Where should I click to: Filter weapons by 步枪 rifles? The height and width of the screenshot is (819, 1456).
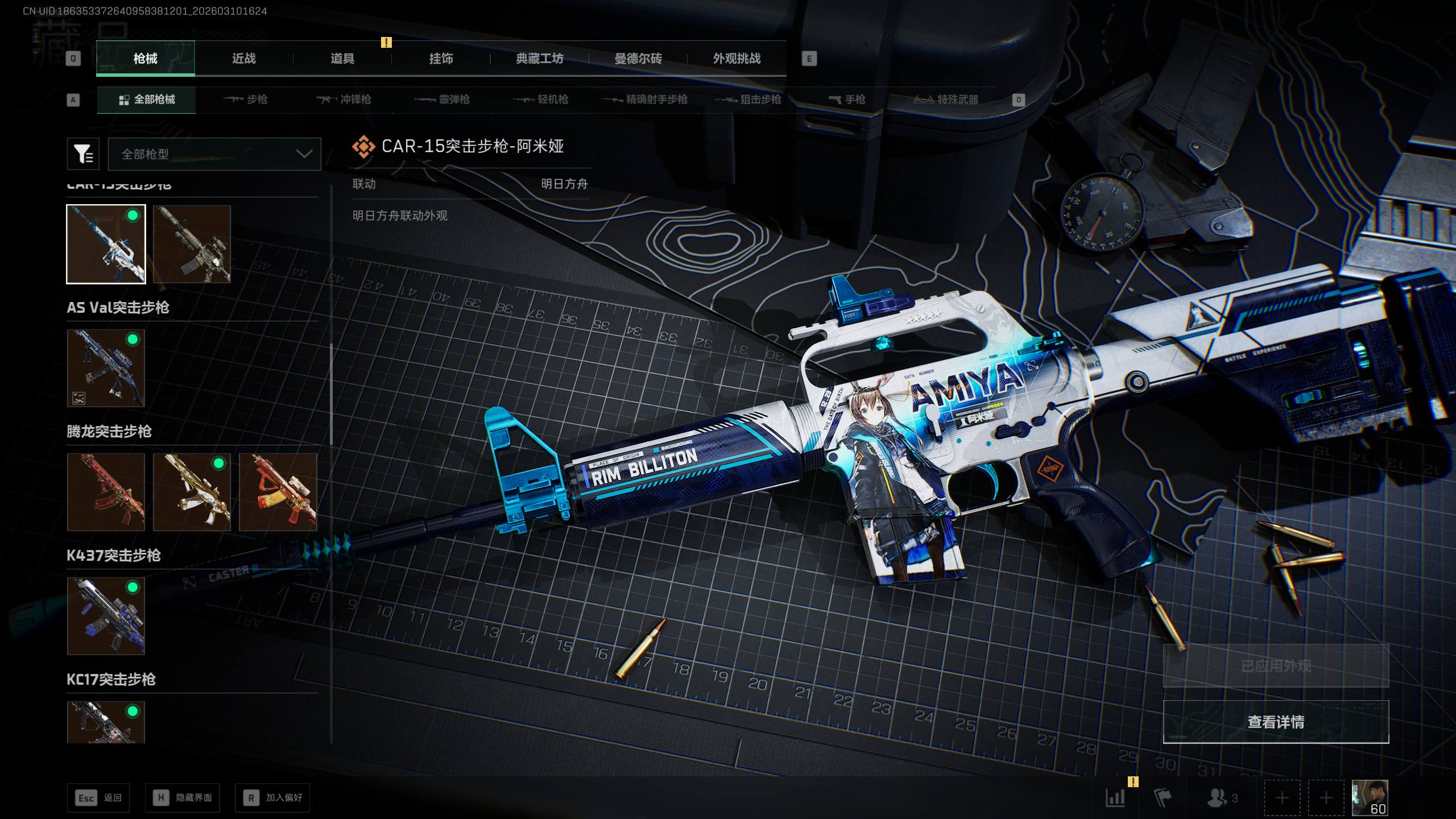[x=246, y=100]
